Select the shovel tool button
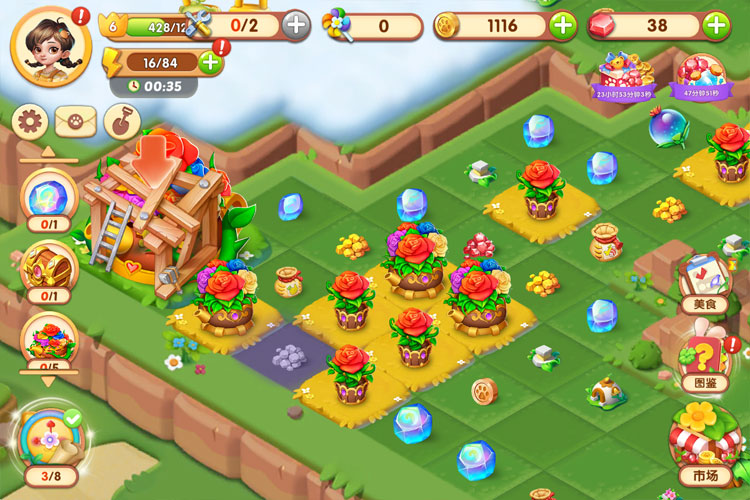The height and width of the screenshot is (500, 750). 120,123
